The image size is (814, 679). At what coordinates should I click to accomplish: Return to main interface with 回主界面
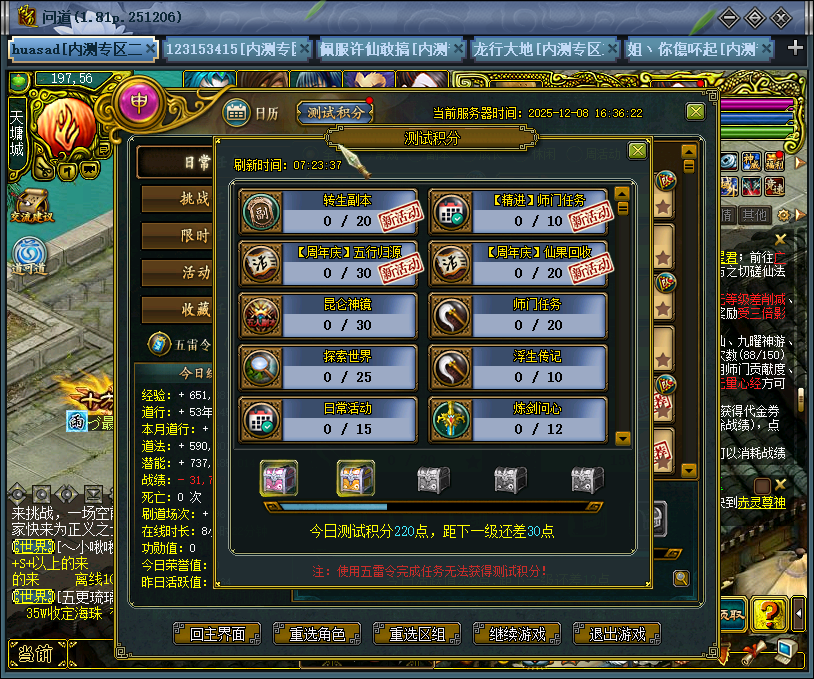coord(217,634)
